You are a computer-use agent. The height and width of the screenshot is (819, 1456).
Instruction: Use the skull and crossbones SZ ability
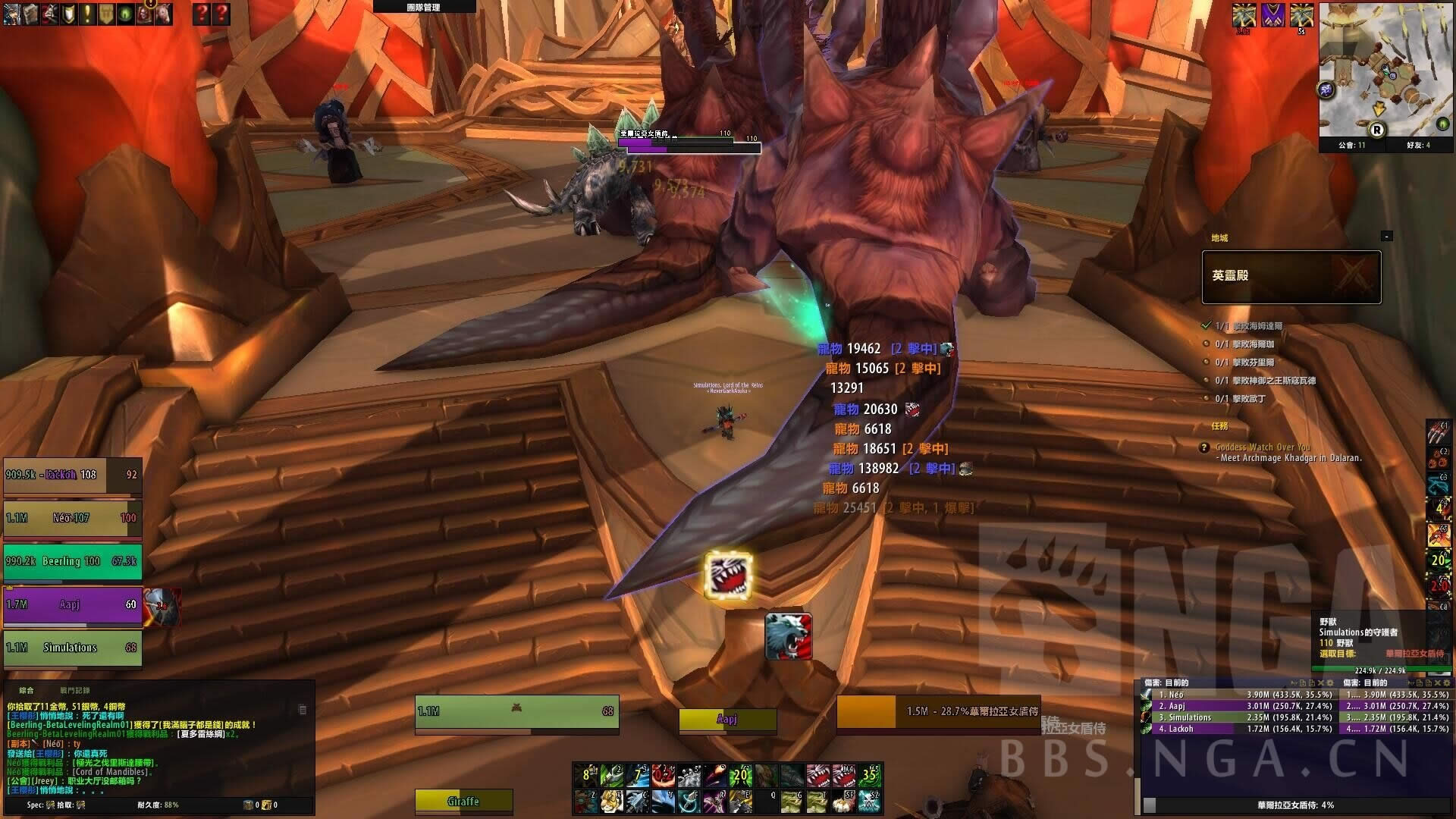tap(870, 801)
